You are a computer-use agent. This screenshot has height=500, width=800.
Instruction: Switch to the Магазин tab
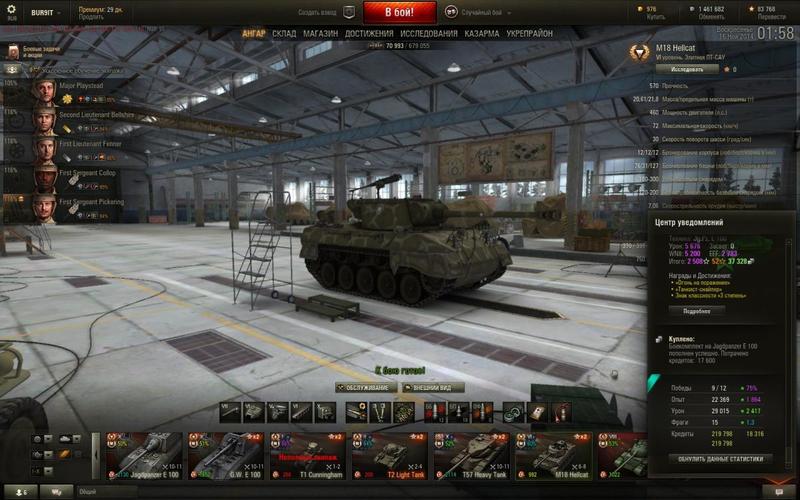coord(320,33)
